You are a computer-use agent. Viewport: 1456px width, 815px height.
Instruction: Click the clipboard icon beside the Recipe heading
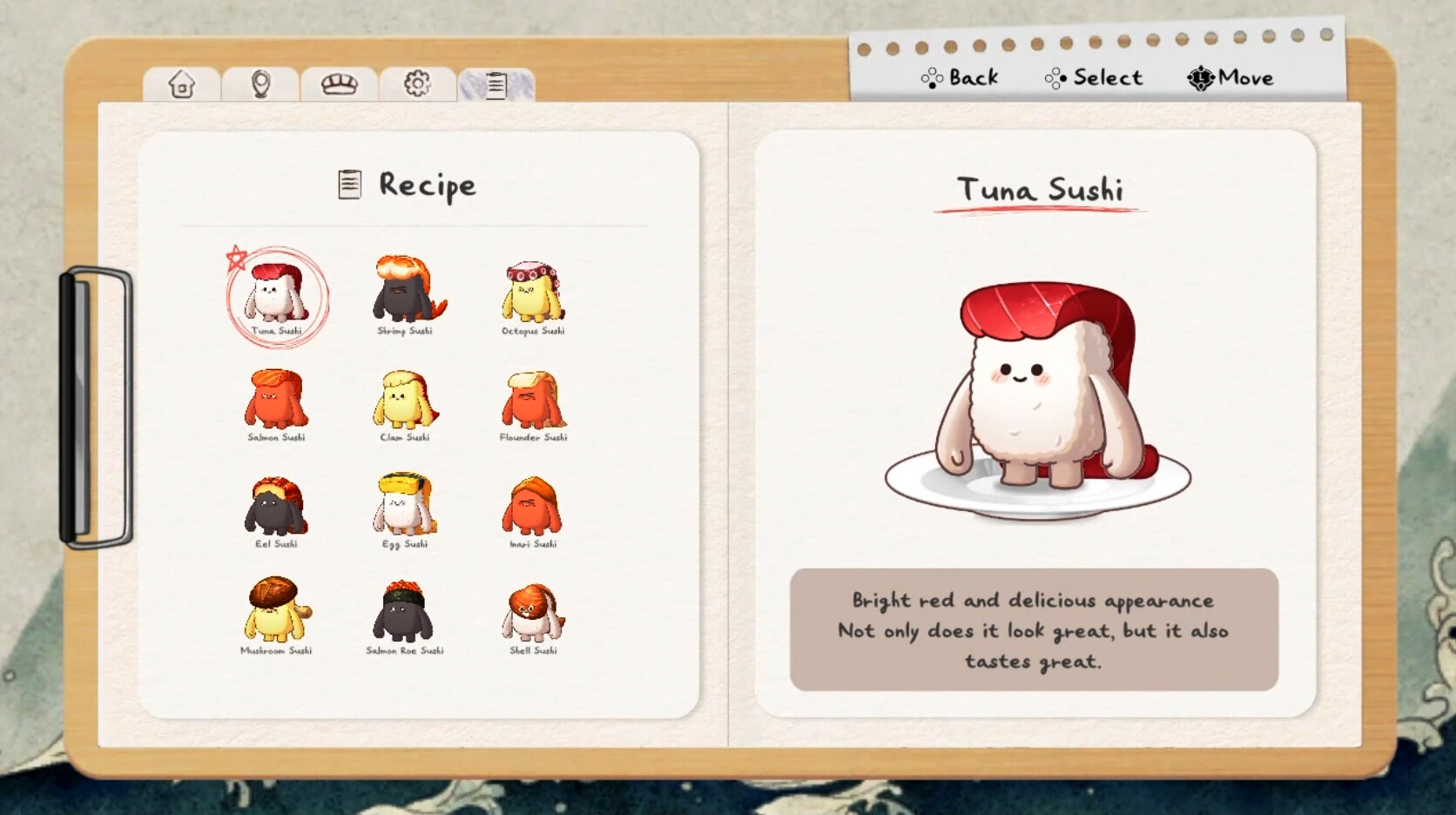point(348,184)
